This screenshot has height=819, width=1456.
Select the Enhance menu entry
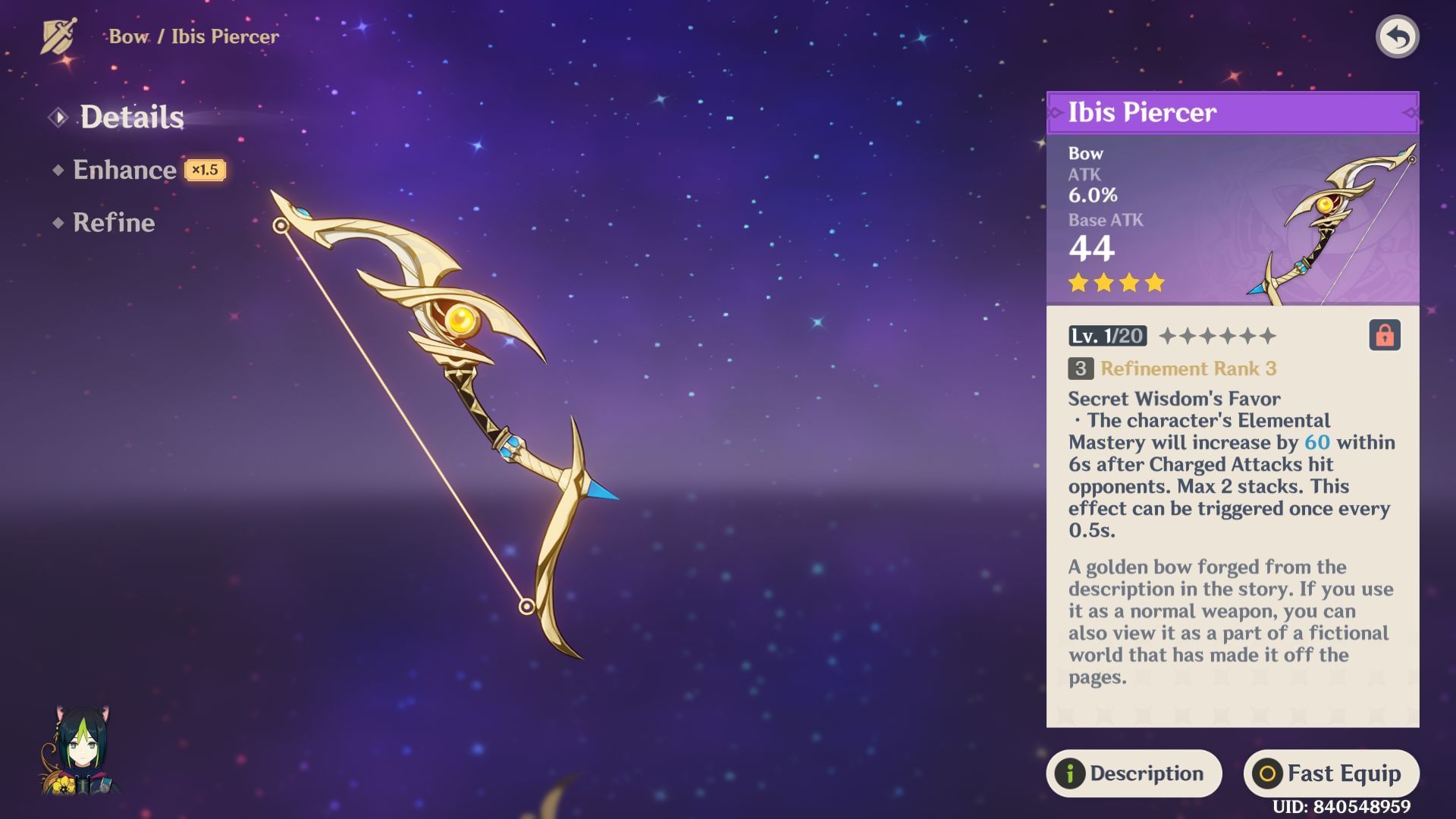click(x=125, y=169)
